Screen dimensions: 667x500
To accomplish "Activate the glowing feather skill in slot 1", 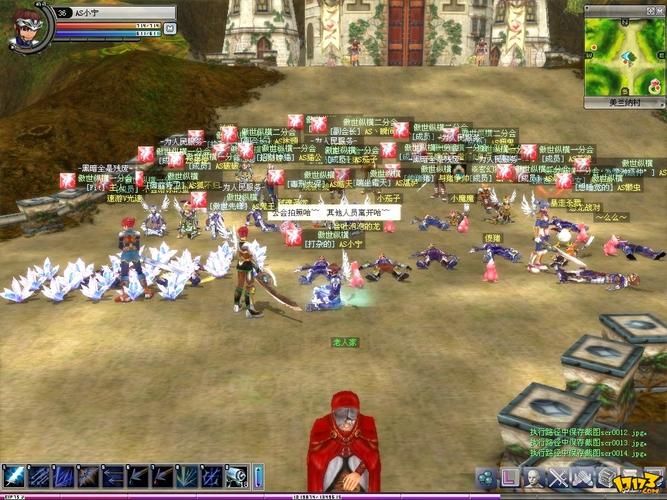I will tap(14, 476).
